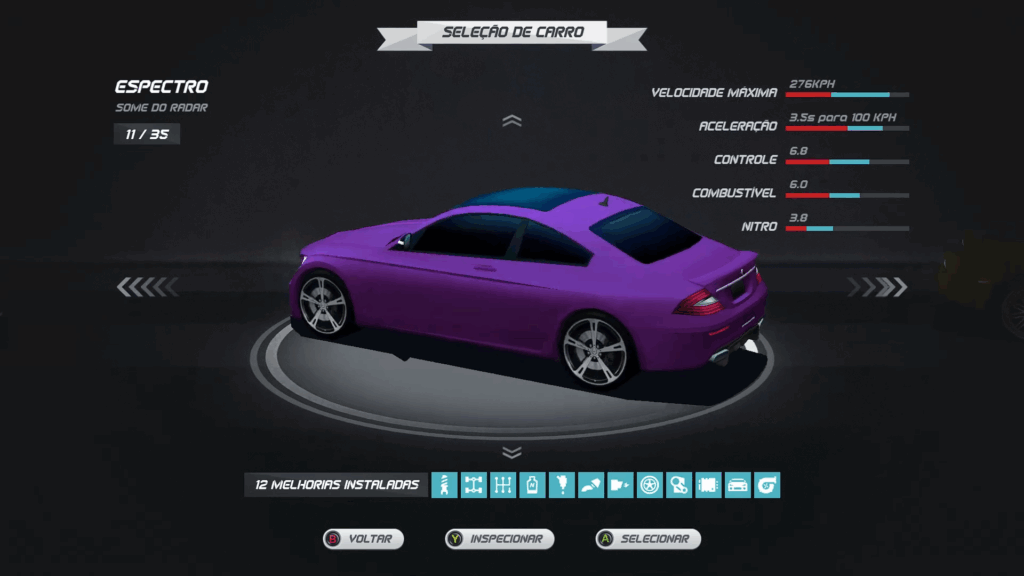This screenshot has height=576, width=1024.
Task: Select the wheel tire upgrade icon
Action: click(x=650, y=486)
